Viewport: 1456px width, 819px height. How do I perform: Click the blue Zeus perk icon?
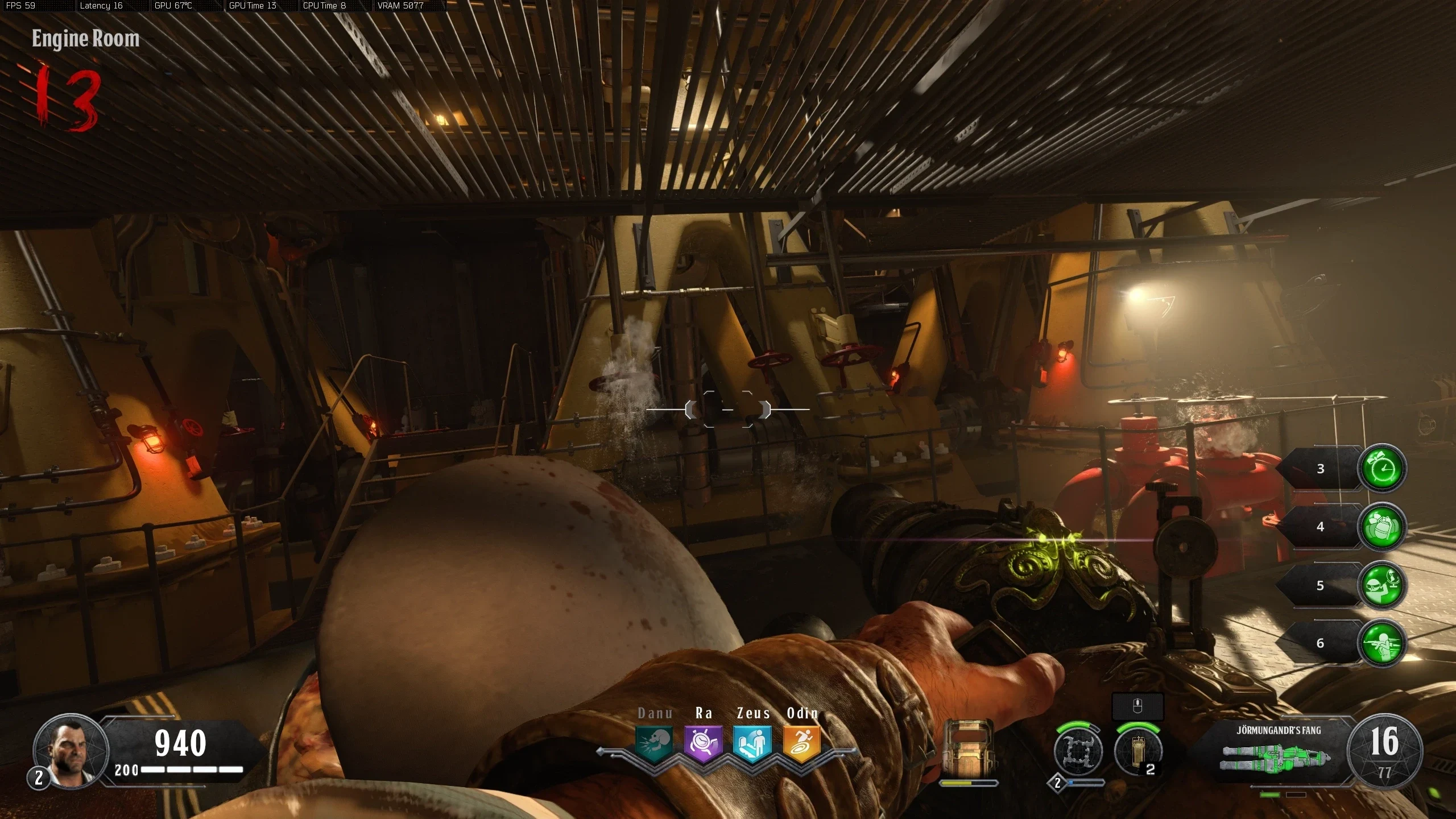[x=752, y=743]
